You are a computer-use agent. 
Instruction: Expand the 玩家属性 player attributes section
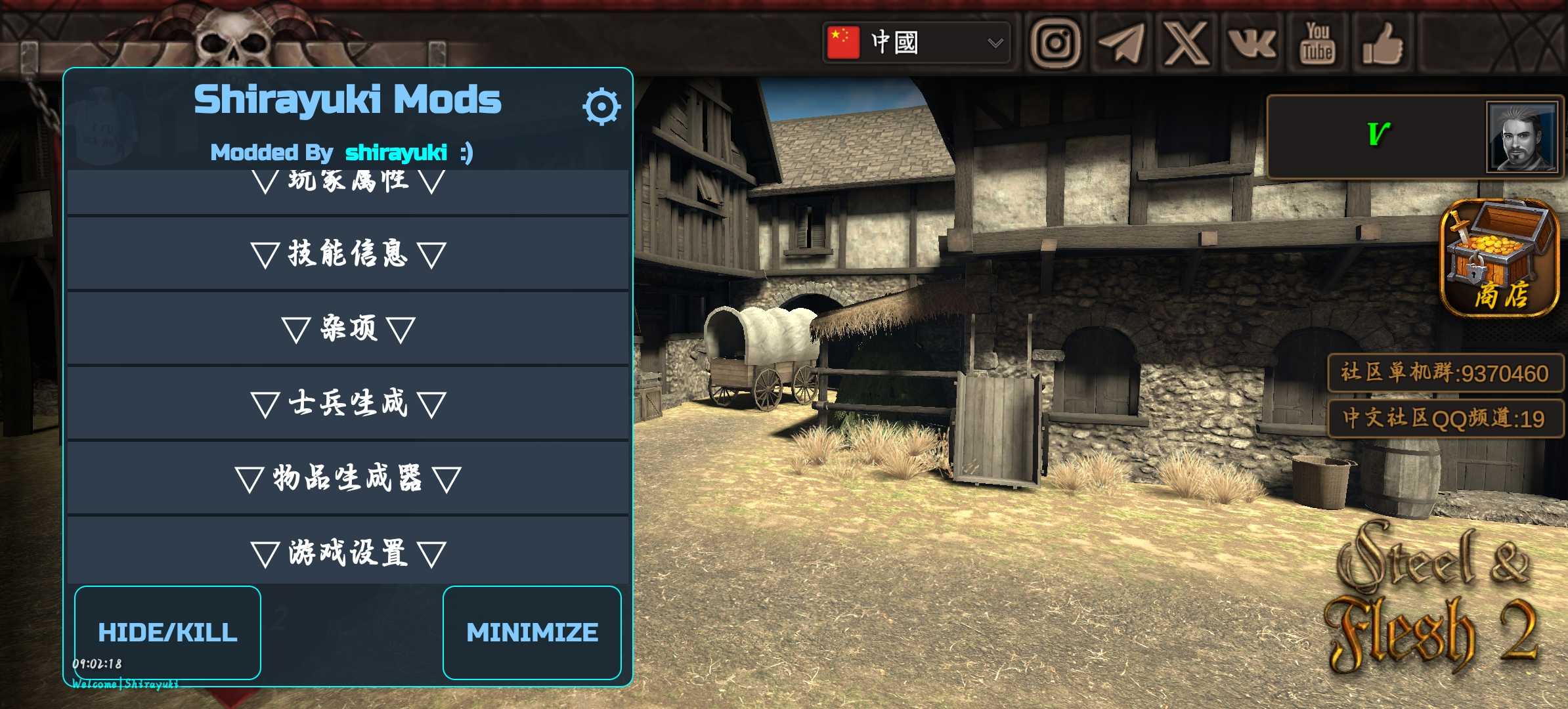(x=348, y=185)
